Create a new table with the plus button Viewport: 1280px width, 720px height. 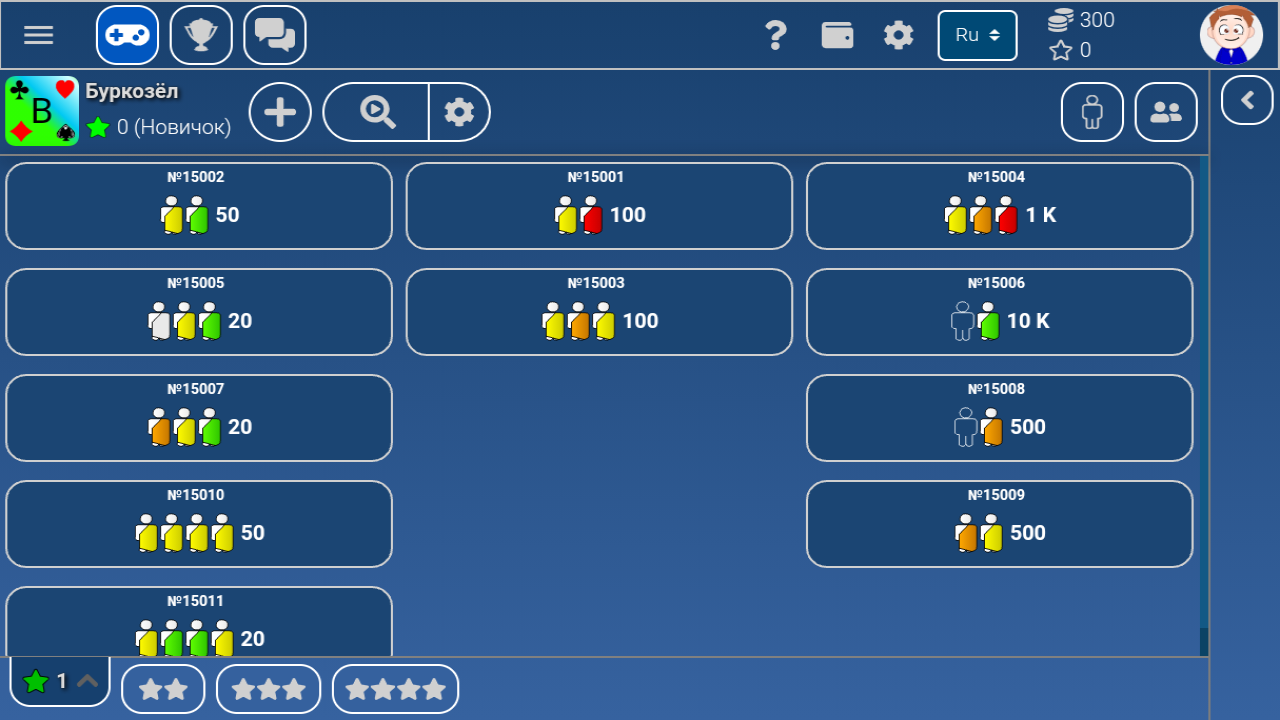[x=280, y=112]
